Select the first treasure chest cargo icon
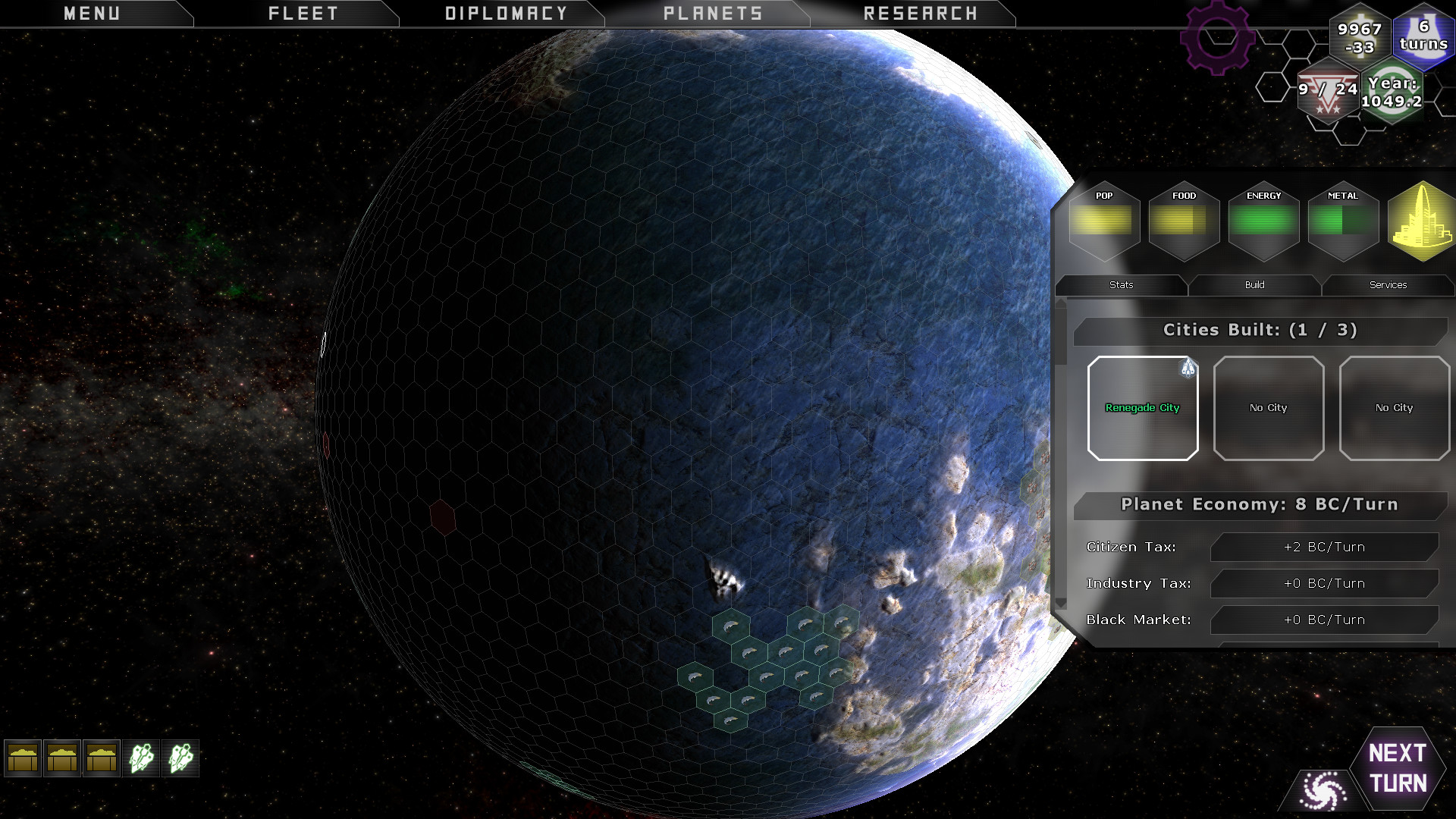The height and width of the screenshot is (819, 1456). (24, 758)
